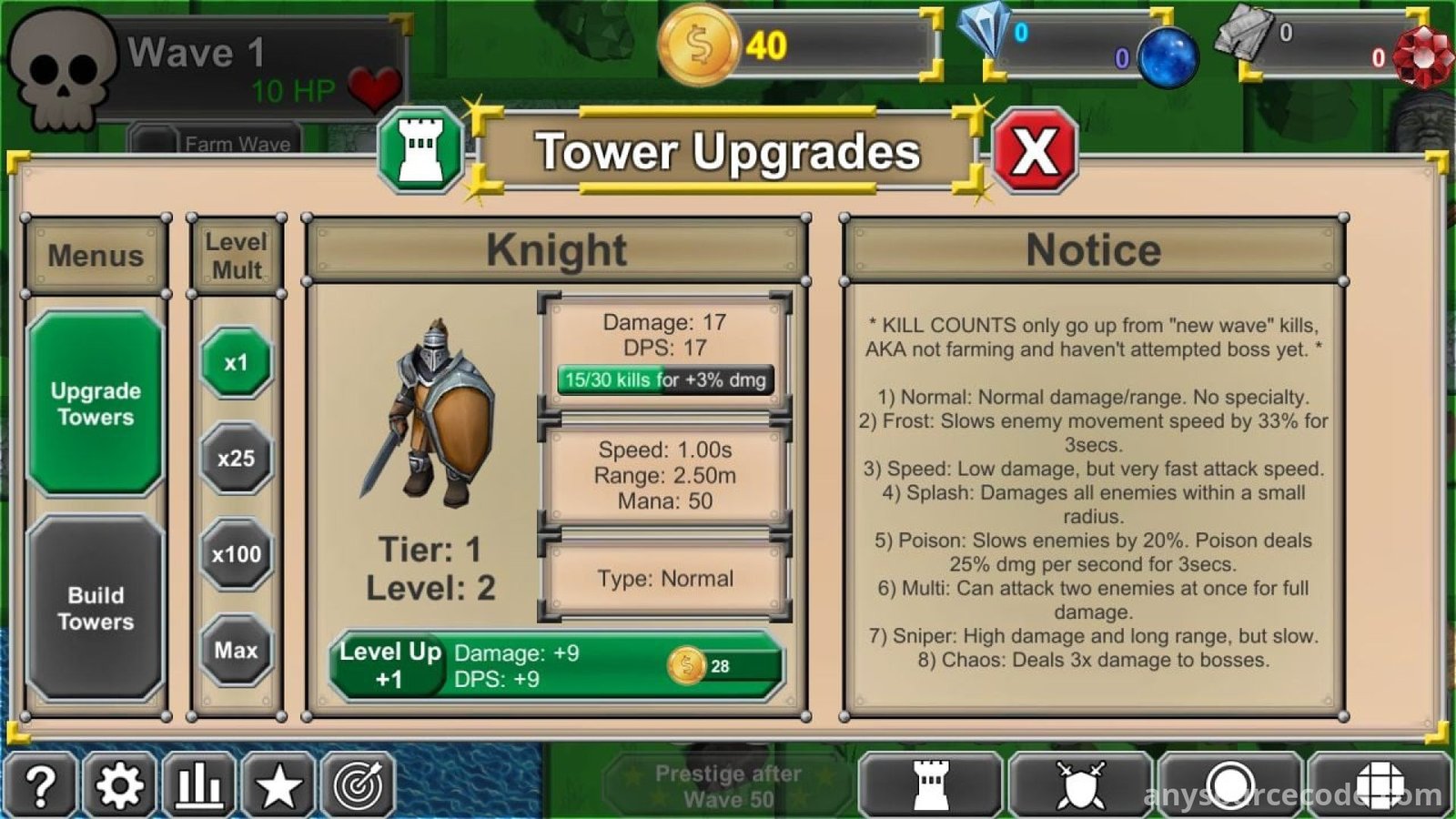Level up the Knight tower
The height and width of the screenshot is (819, 1456).
coord(555,666)
